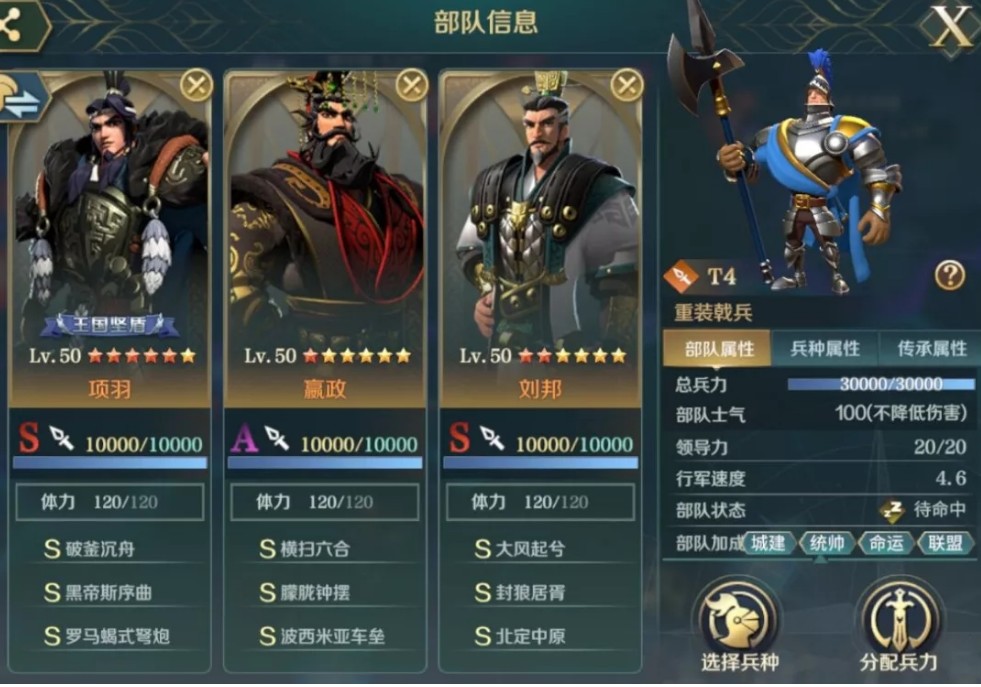Screen dimensions: 981x687
Task: Select the 部队属性 tab
Action: tap(719, 349)
